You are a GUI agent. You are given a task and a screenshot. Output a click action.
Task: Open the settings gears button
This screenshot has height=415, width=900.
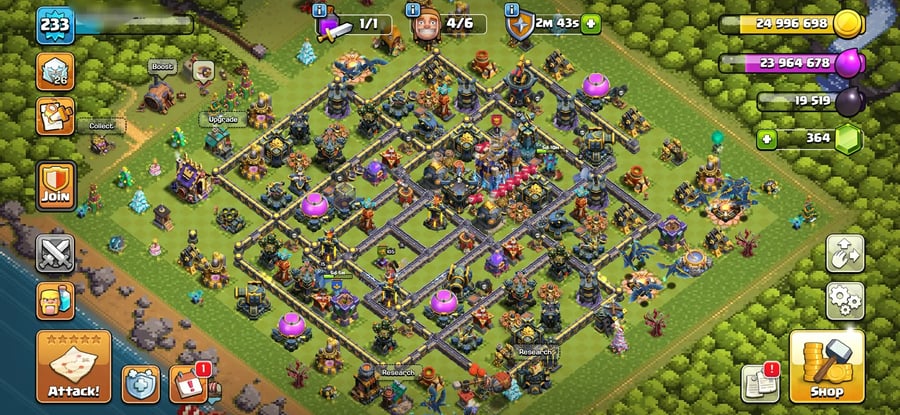(844, 300)
